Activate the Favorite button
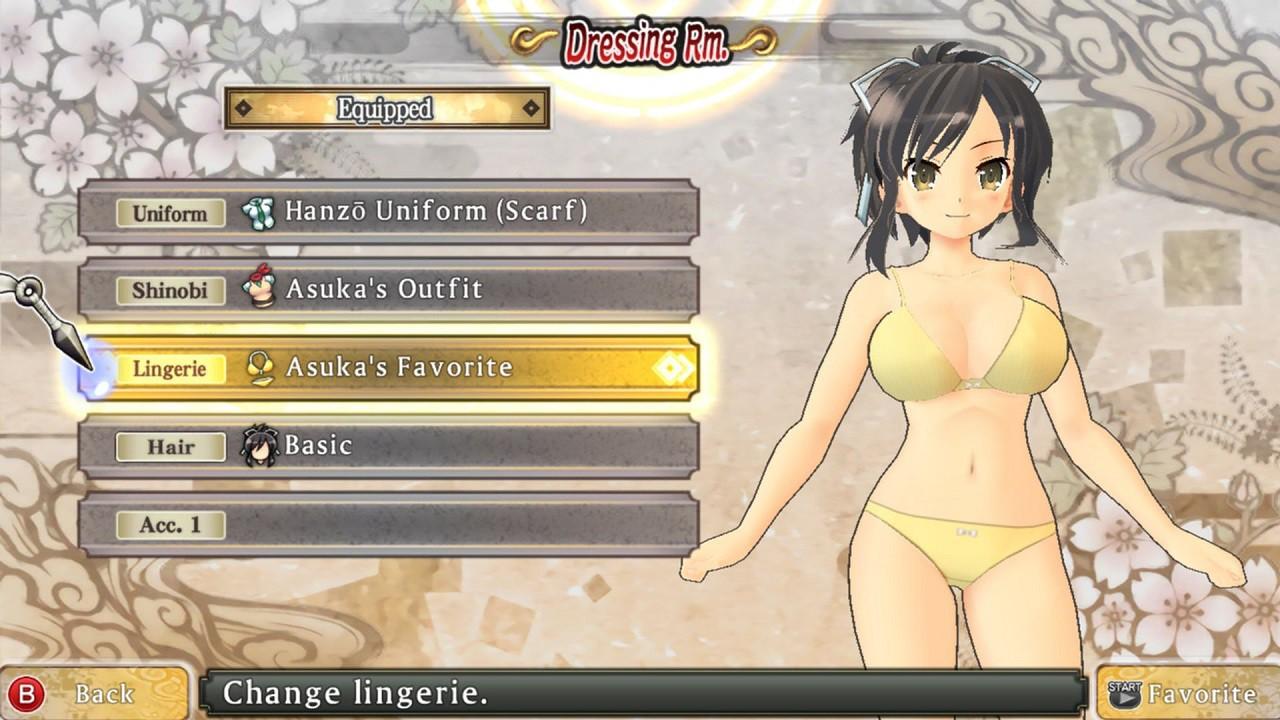 (x=1186, y=693)
